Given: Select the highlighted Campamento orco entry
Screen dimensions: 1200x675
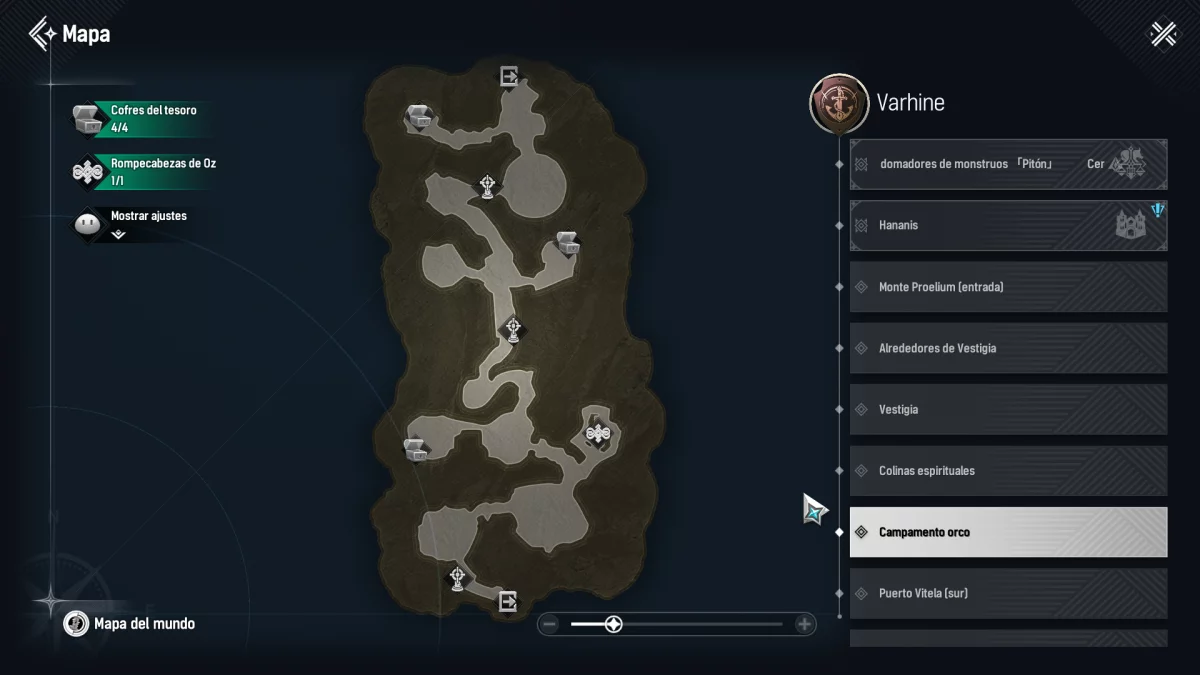Looking at the screenshot, I should [1008, 532].
